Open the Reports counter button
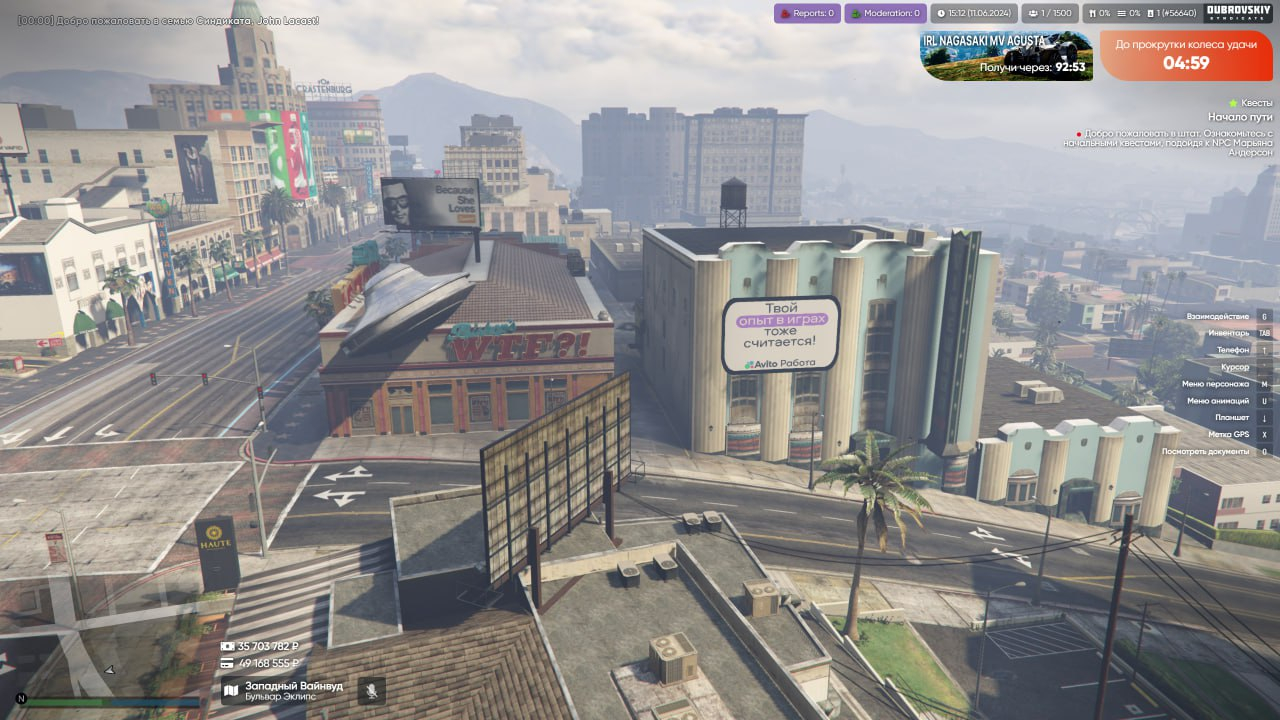This screenshot has height=720, width=1280. pos(807,13)
